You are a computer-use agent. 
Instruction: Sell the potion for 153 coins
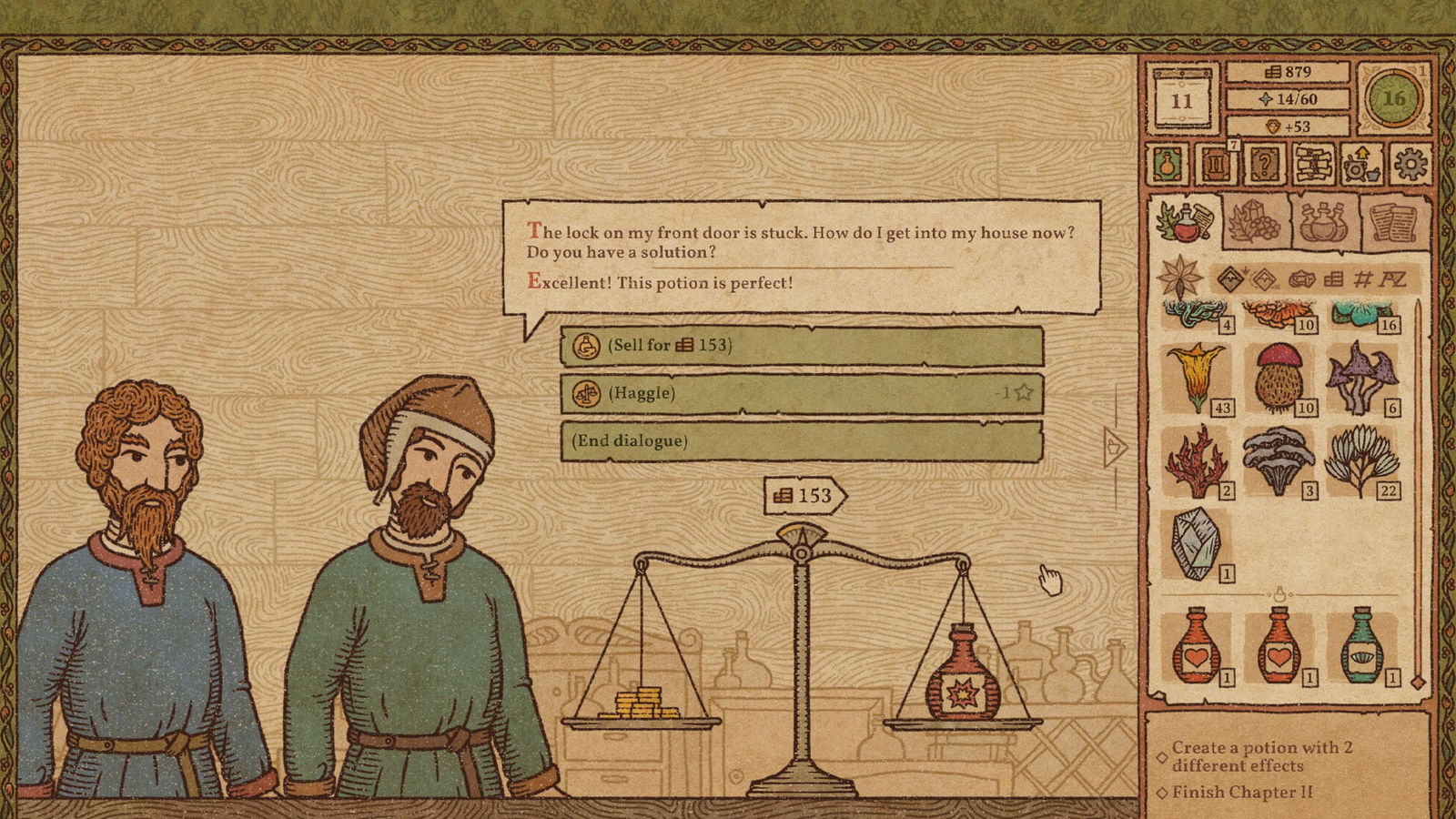click(x=801, y=347)
